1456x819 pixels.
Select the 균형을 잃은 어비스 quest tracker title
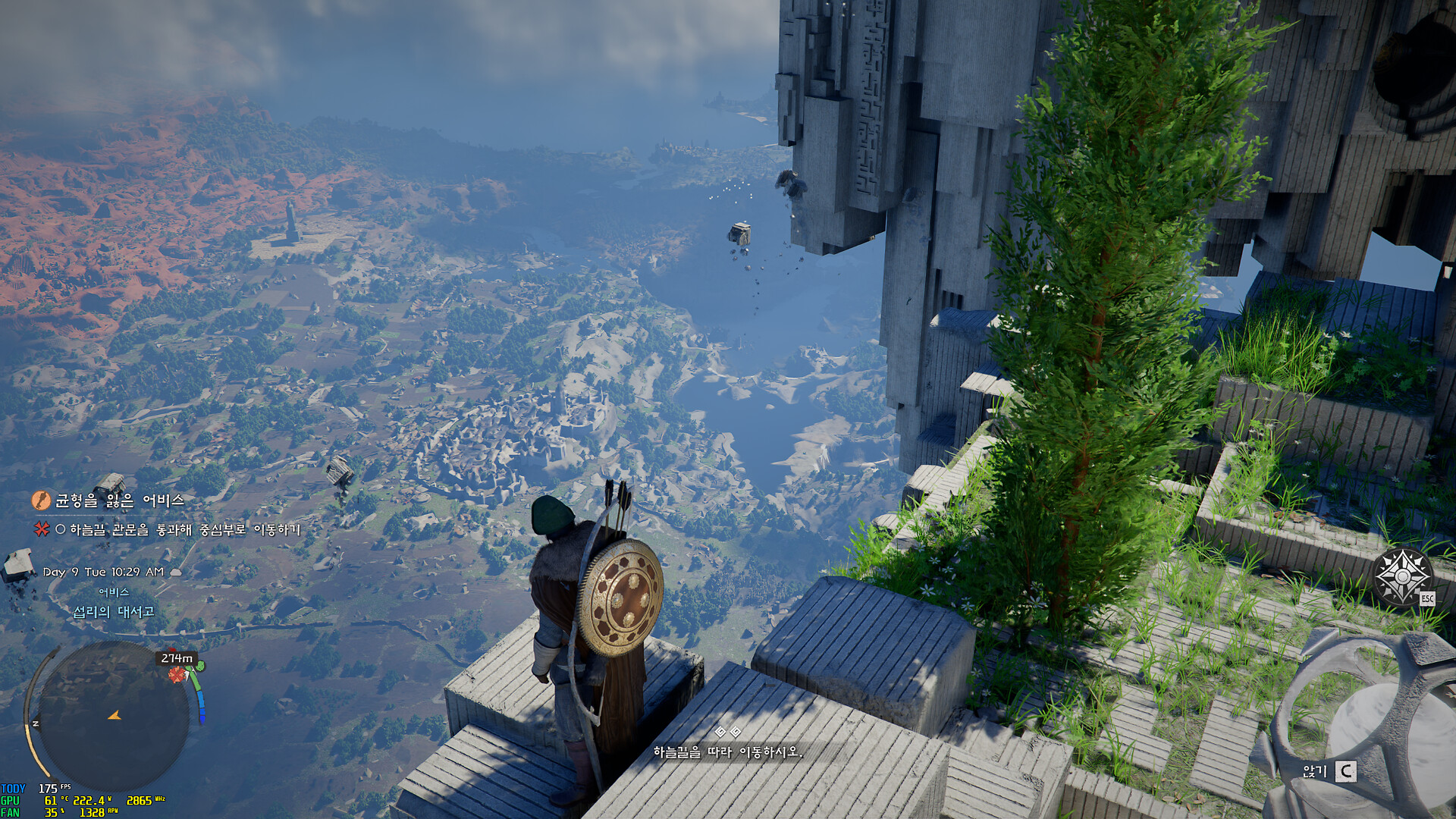(119, 500)
